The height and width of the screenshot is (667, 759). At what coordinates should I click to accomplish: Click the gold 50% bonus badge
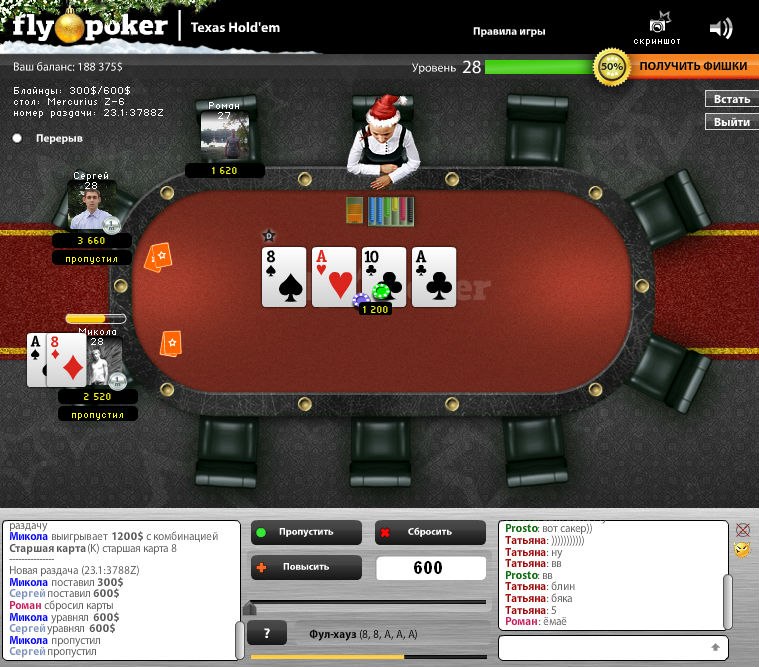pyautogui.click(x=610, y=67)
